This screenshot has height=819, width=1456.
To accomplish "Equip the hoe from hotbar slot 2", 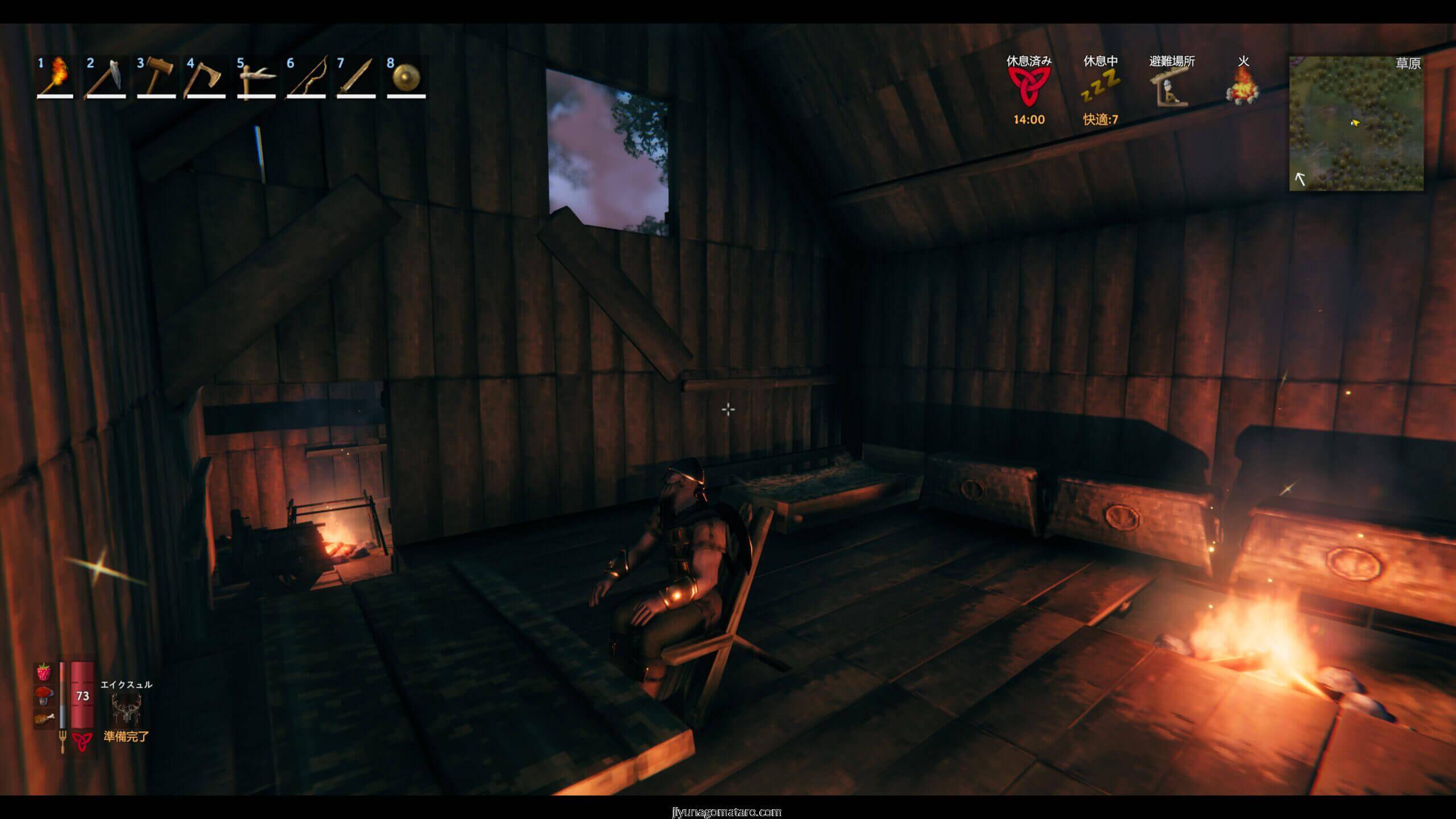I will 105,78.
